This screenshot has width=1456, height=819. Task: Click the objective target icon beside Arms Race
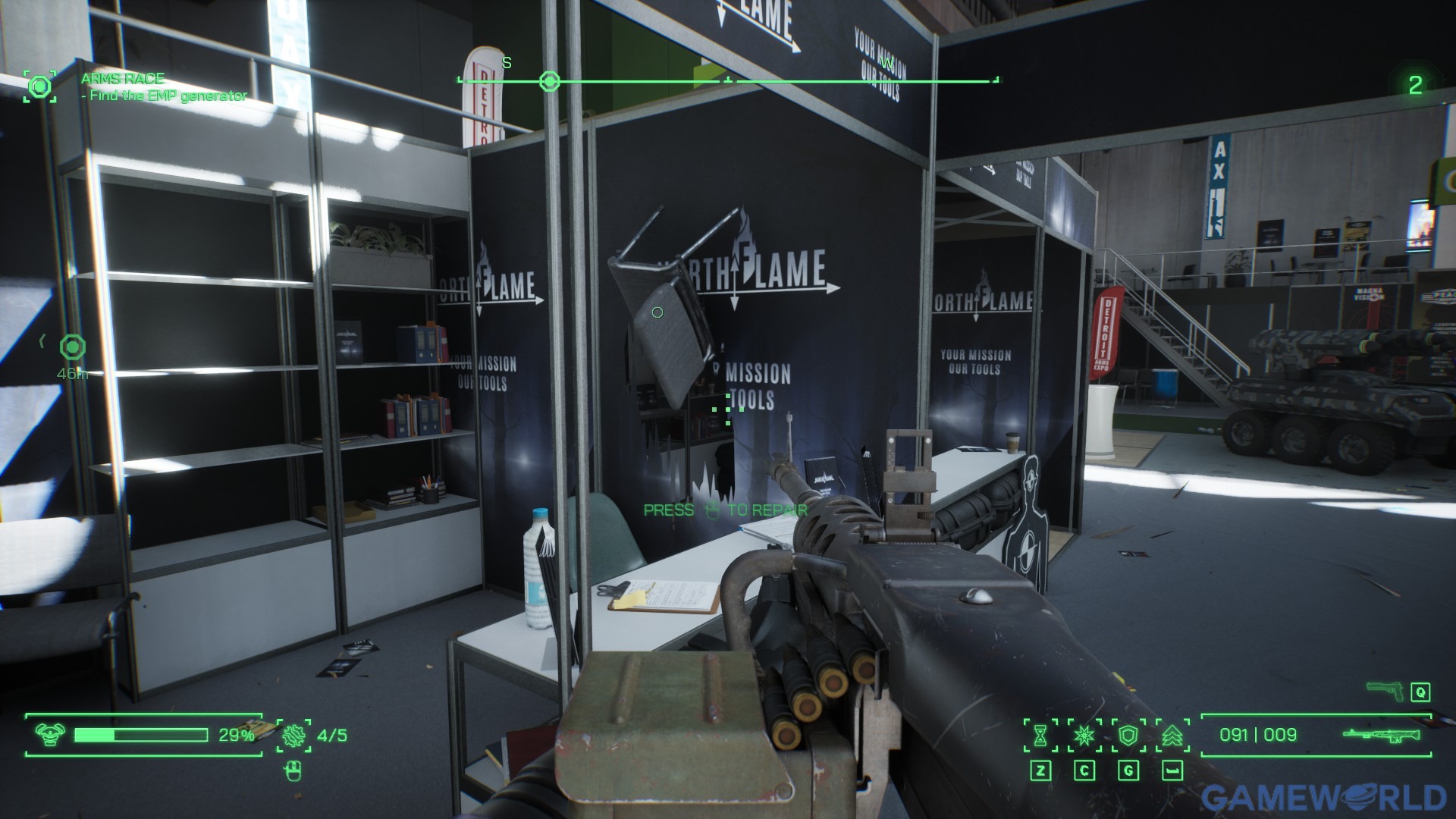39,86
